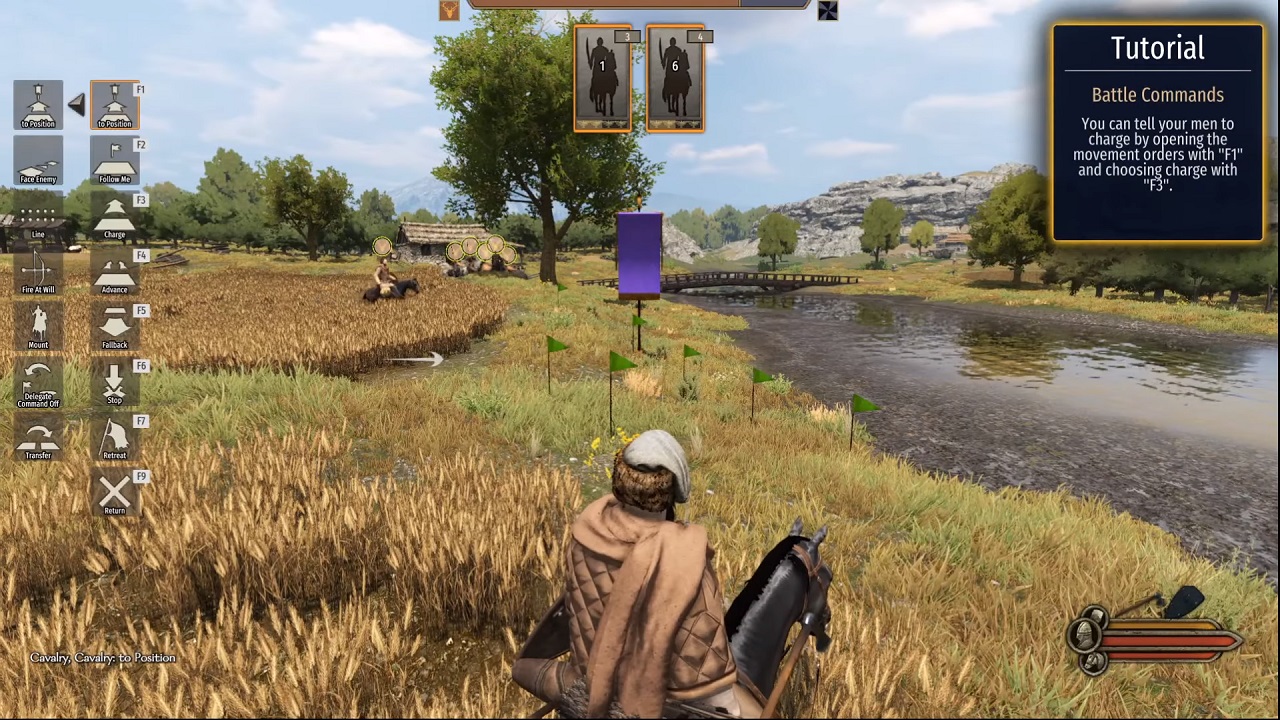Confirm the highlighted to Position (F1) order
The width and height of the screenshot is (1280, 720).
click(x=114, y=105)
